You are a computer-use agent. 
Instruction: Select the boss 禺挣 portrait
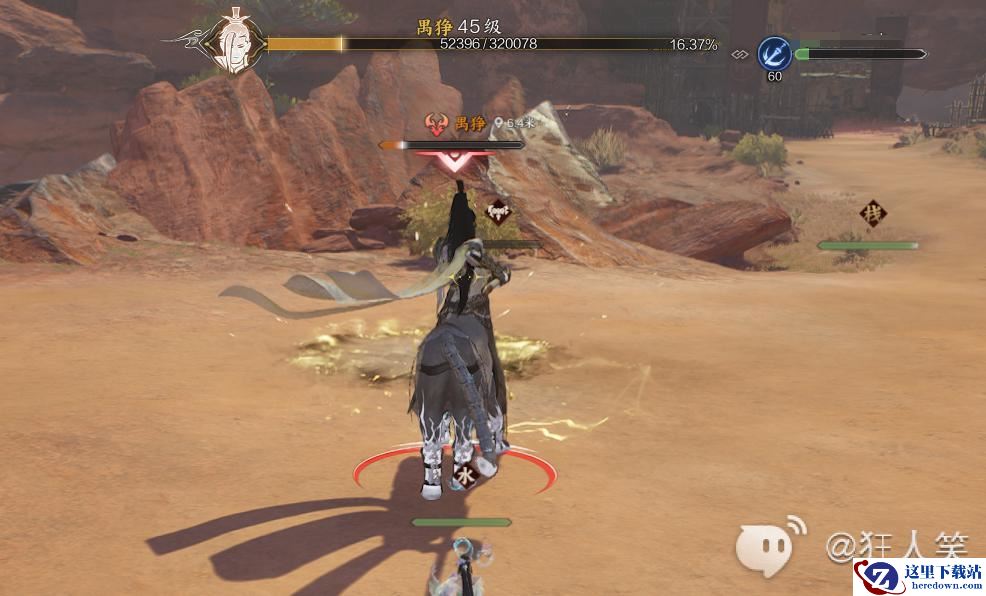[x=235, y=44]
